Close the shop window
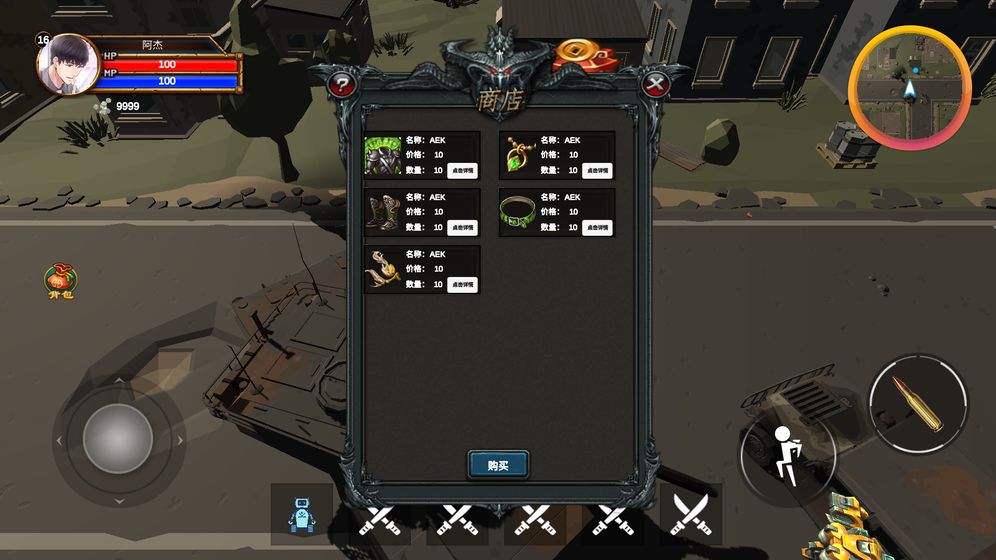The image size is (996, 560). click(655, 85)
